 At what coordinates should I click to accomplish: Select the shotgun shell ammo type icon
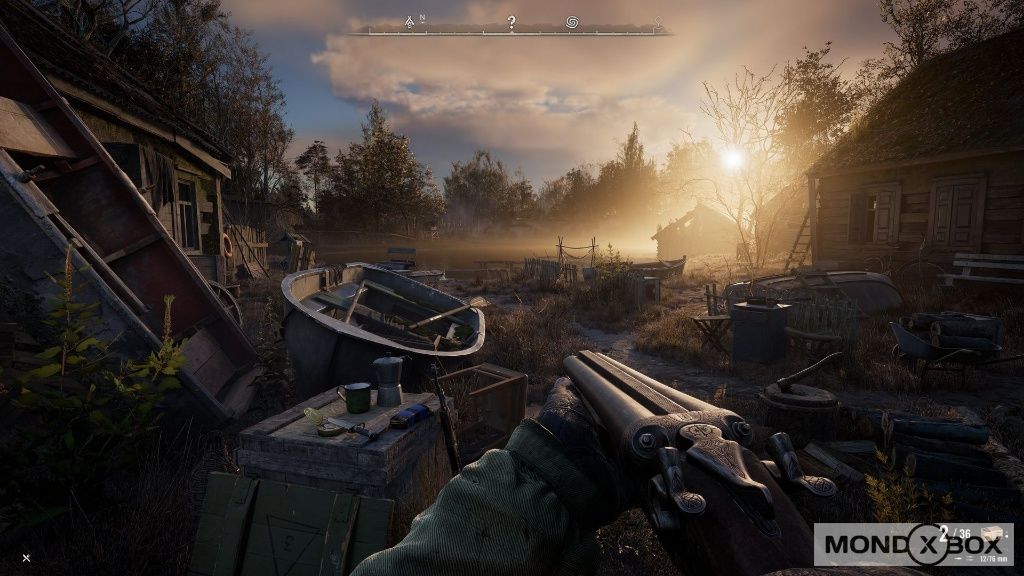pos(992,536)
